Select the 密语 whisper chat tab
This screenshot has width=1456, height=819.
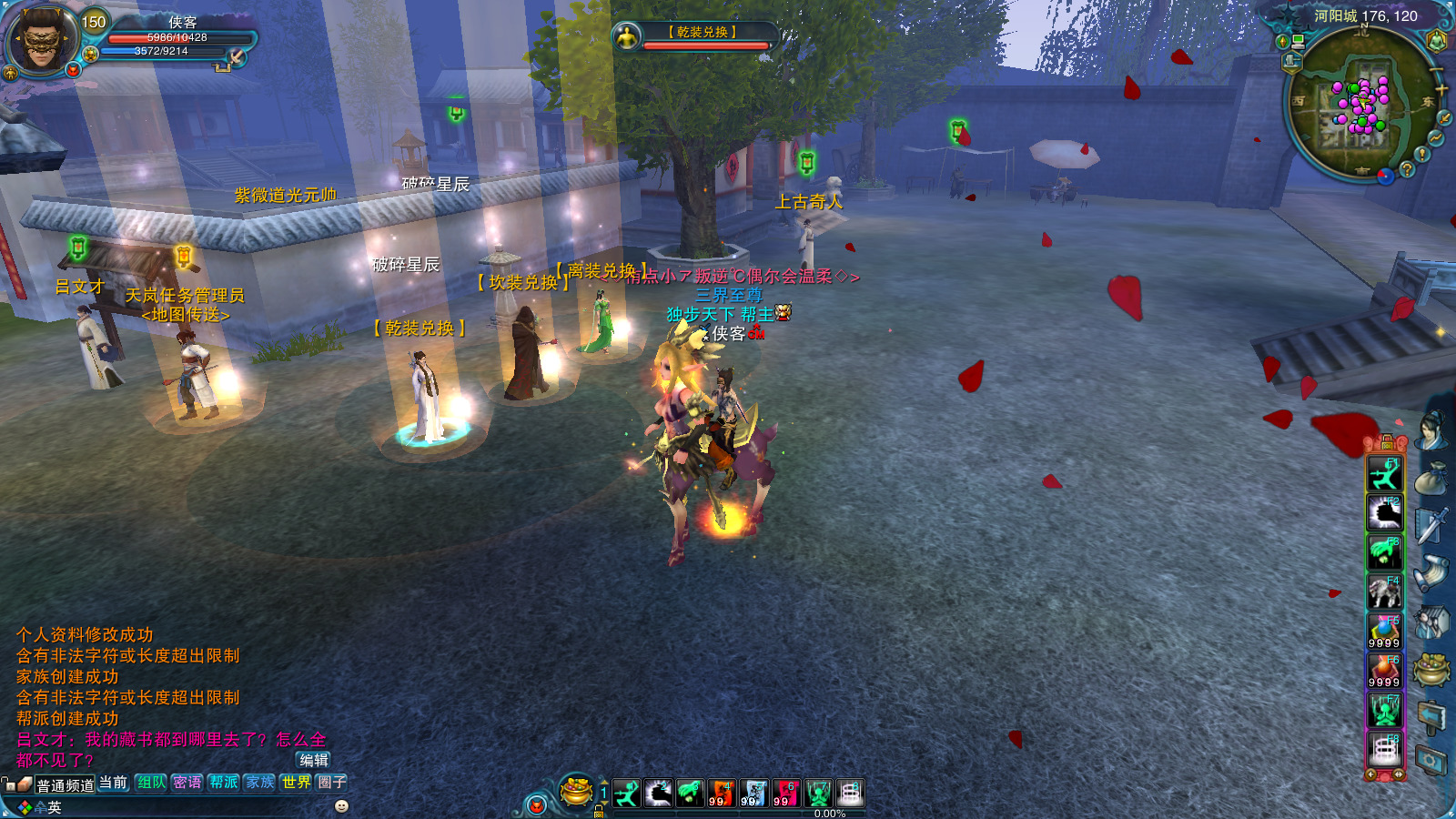point(187,783)
